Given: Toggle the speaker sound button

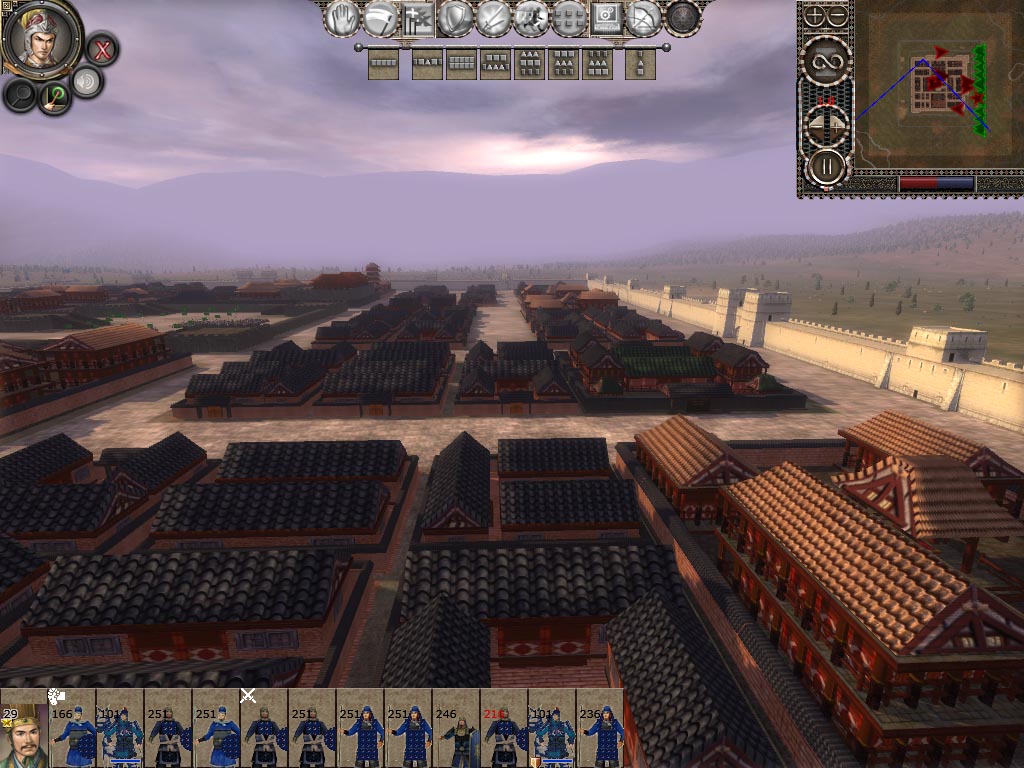Looking at the screenshot, I should [x=87, y=82].
